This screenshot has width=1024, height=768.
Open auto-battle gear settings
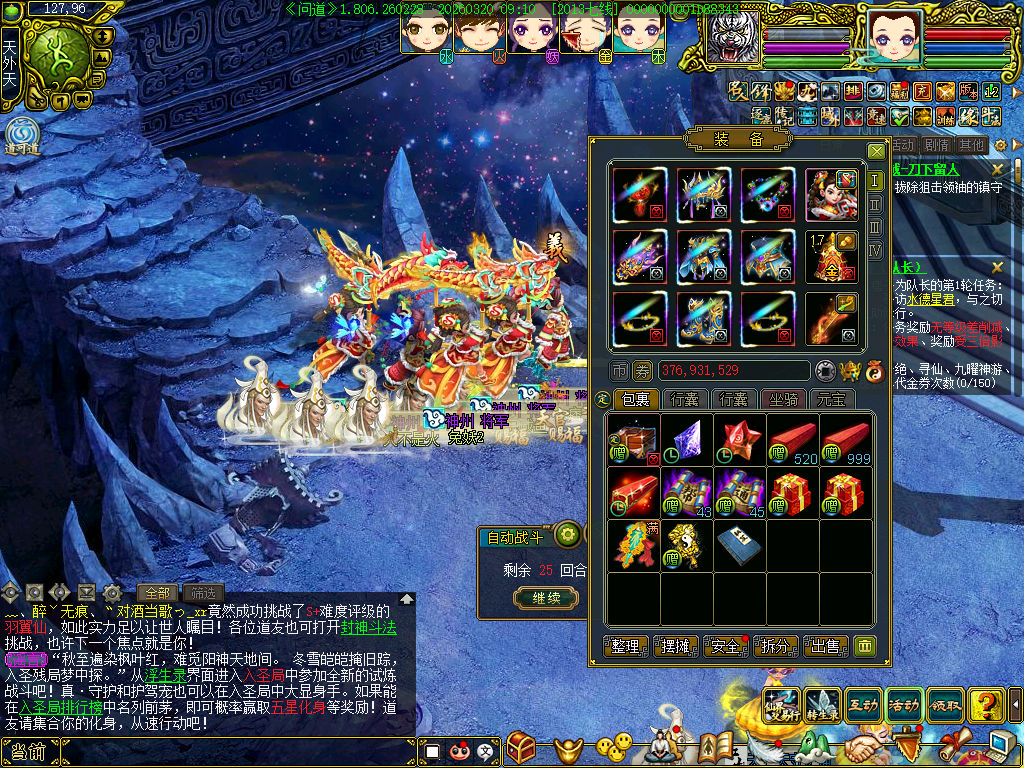coord(569,534)
